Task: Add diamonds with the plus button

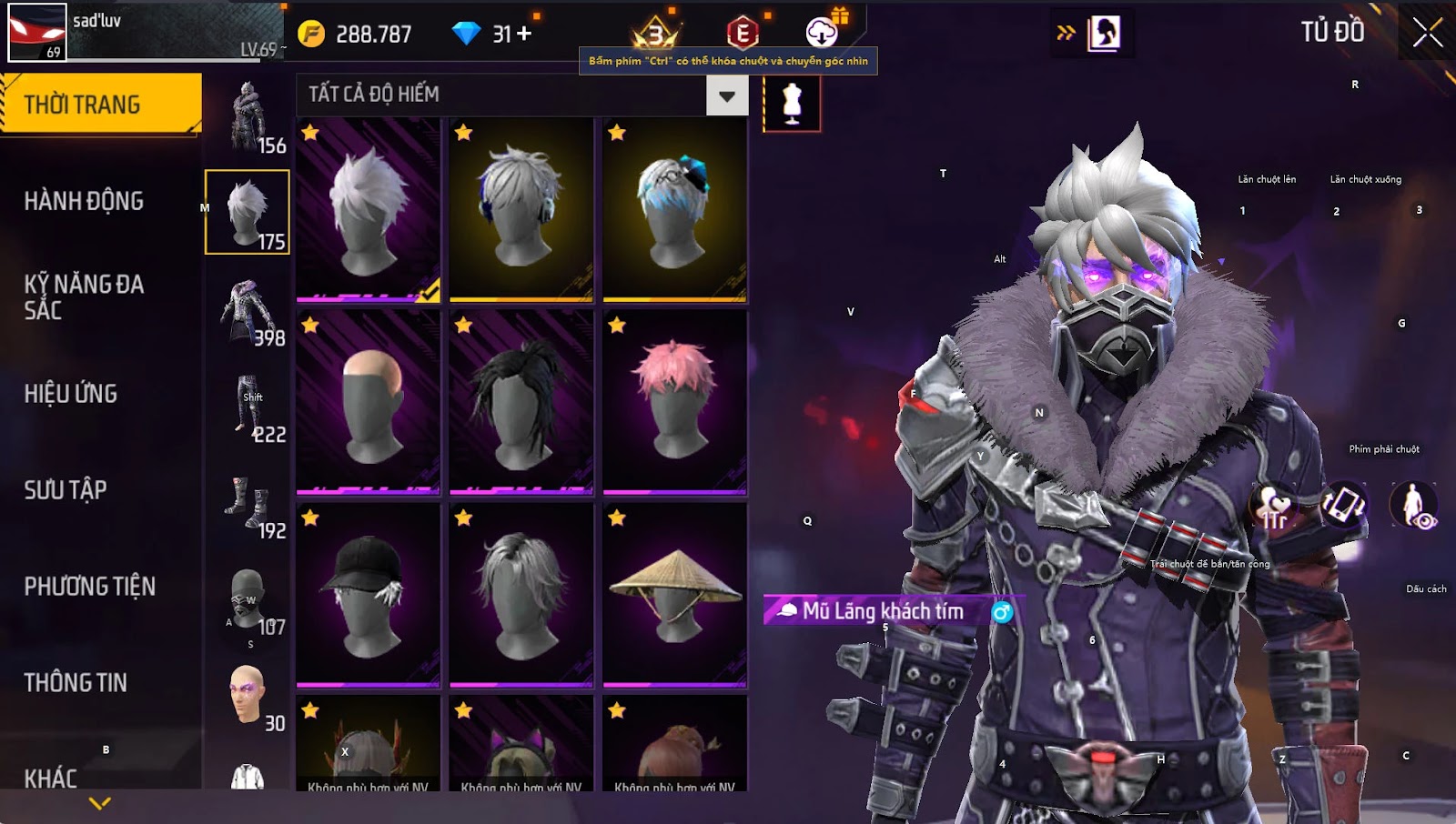Action: pos(524,35)
